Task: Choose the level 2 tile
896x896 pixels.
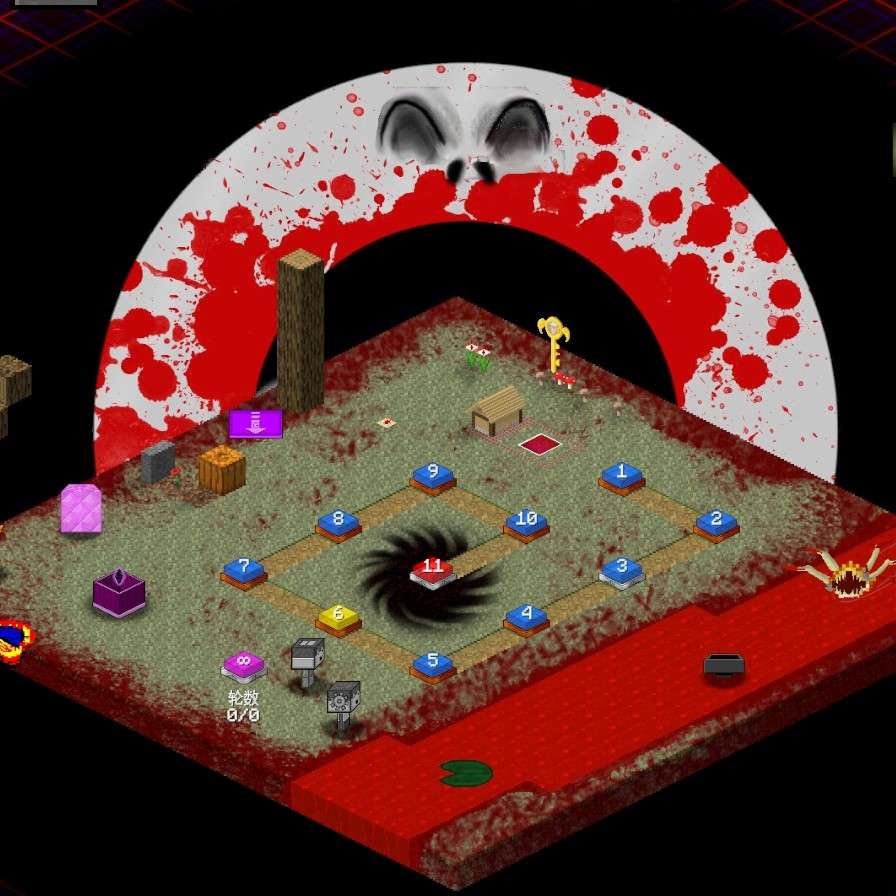Action: (716, 521)
